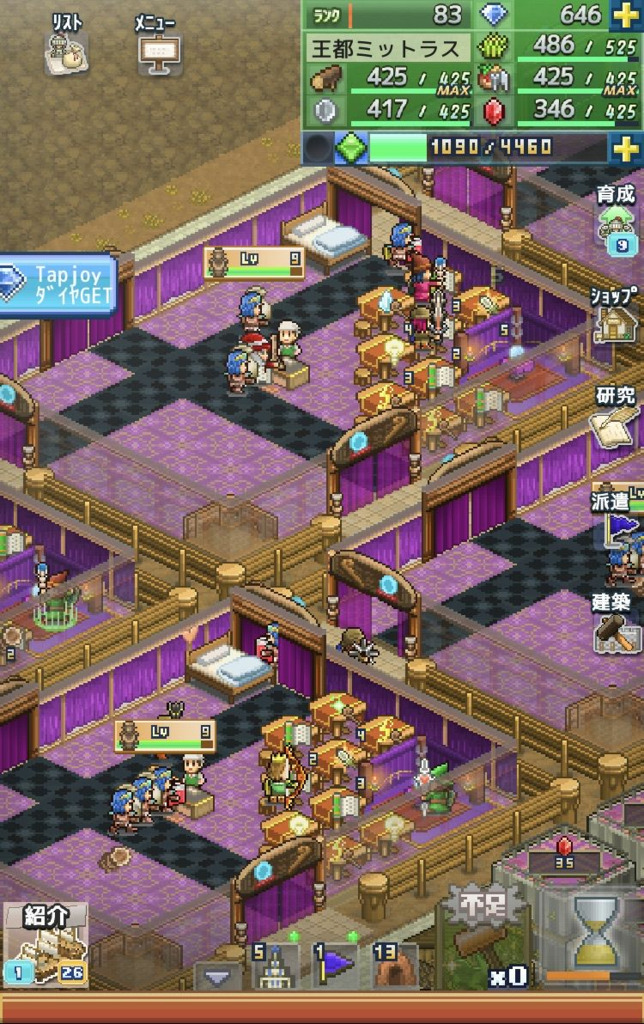Add green gems with the lower plus button
The height and width of the screenshot is (1024, 644).
[x=626, y=148]
